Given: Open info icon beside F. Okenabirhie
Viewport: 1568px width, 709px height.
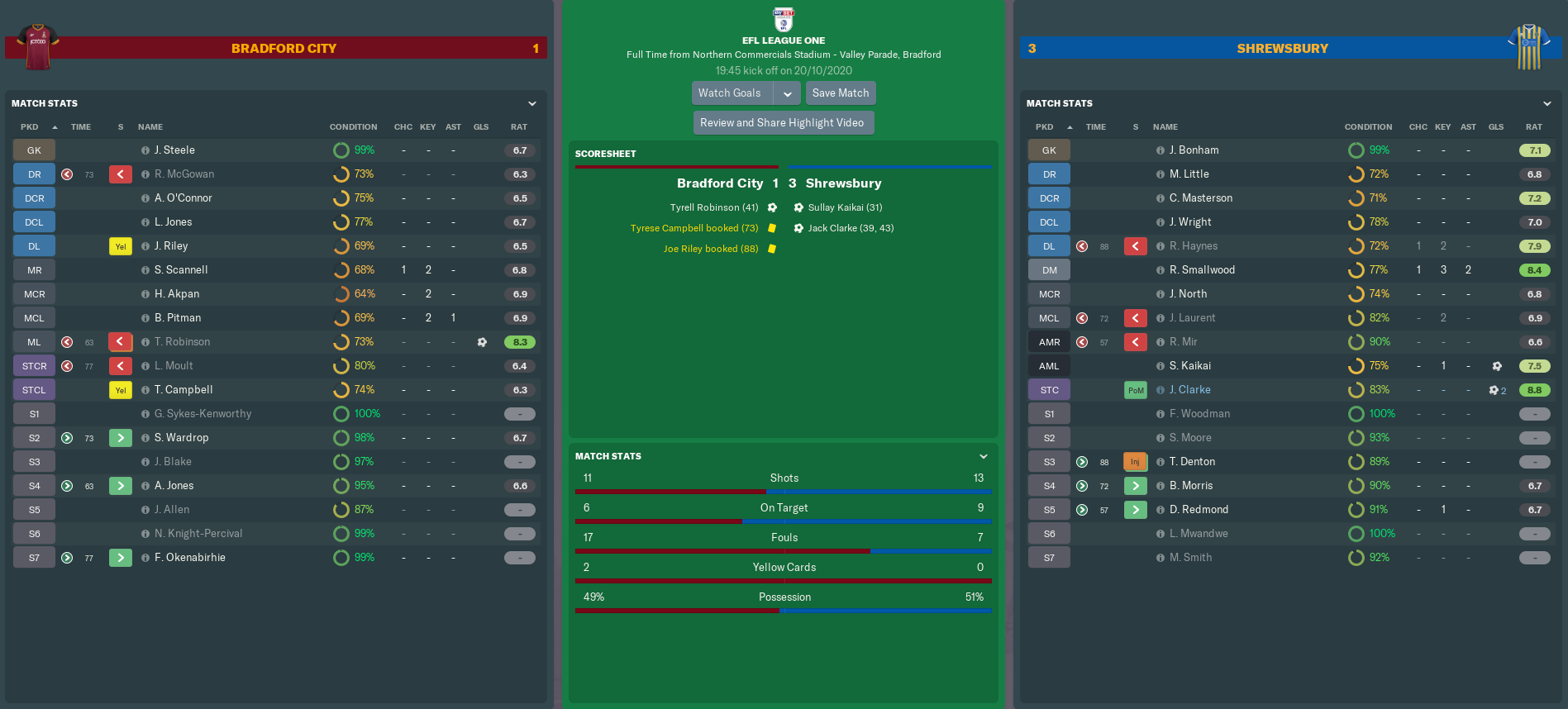Looking at the screenshot, I should coord(145,558).
